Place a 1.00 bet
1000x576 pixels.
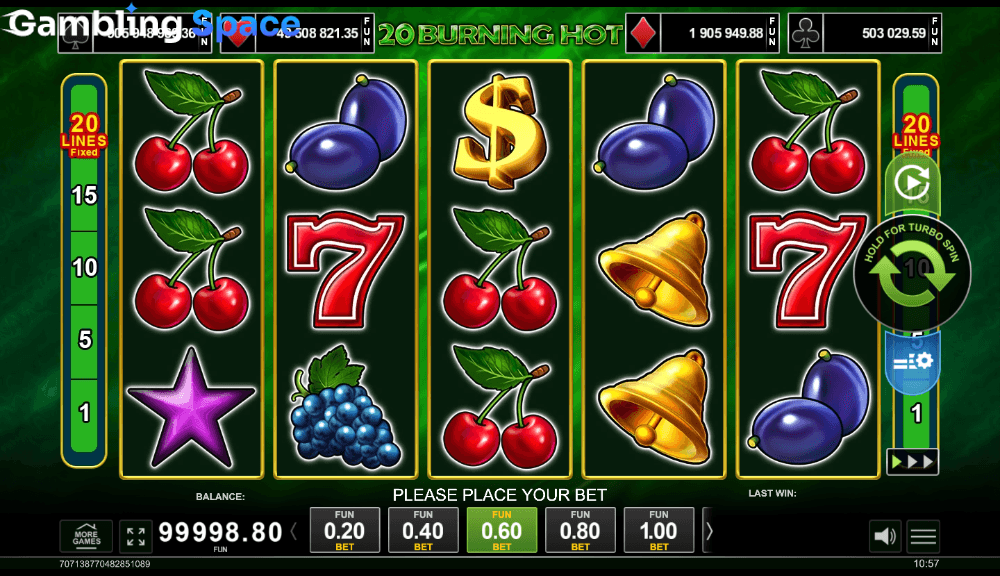click(658, 530)
